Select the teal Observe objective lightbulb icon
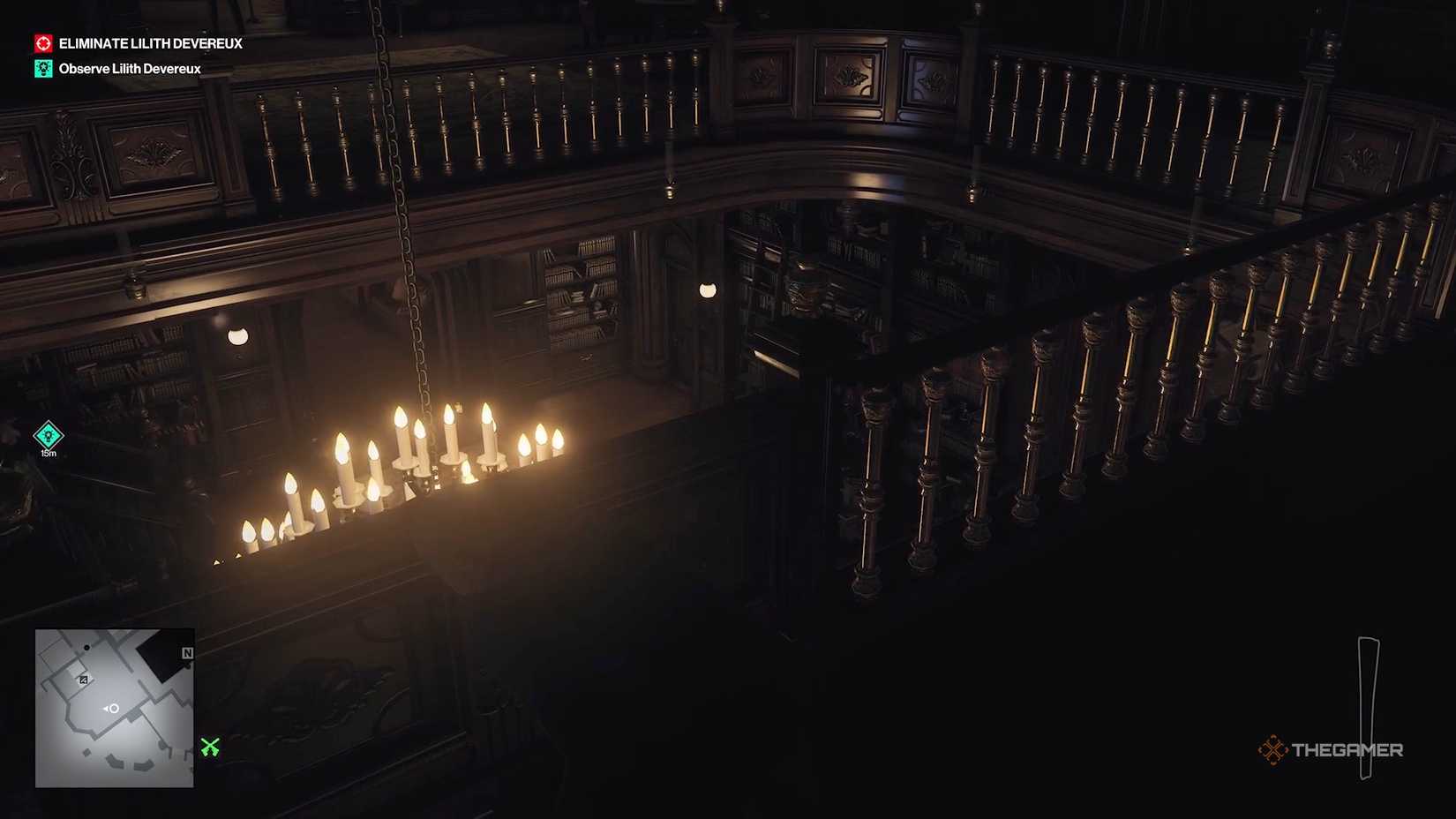1456x819 pixels. (44, 68)
